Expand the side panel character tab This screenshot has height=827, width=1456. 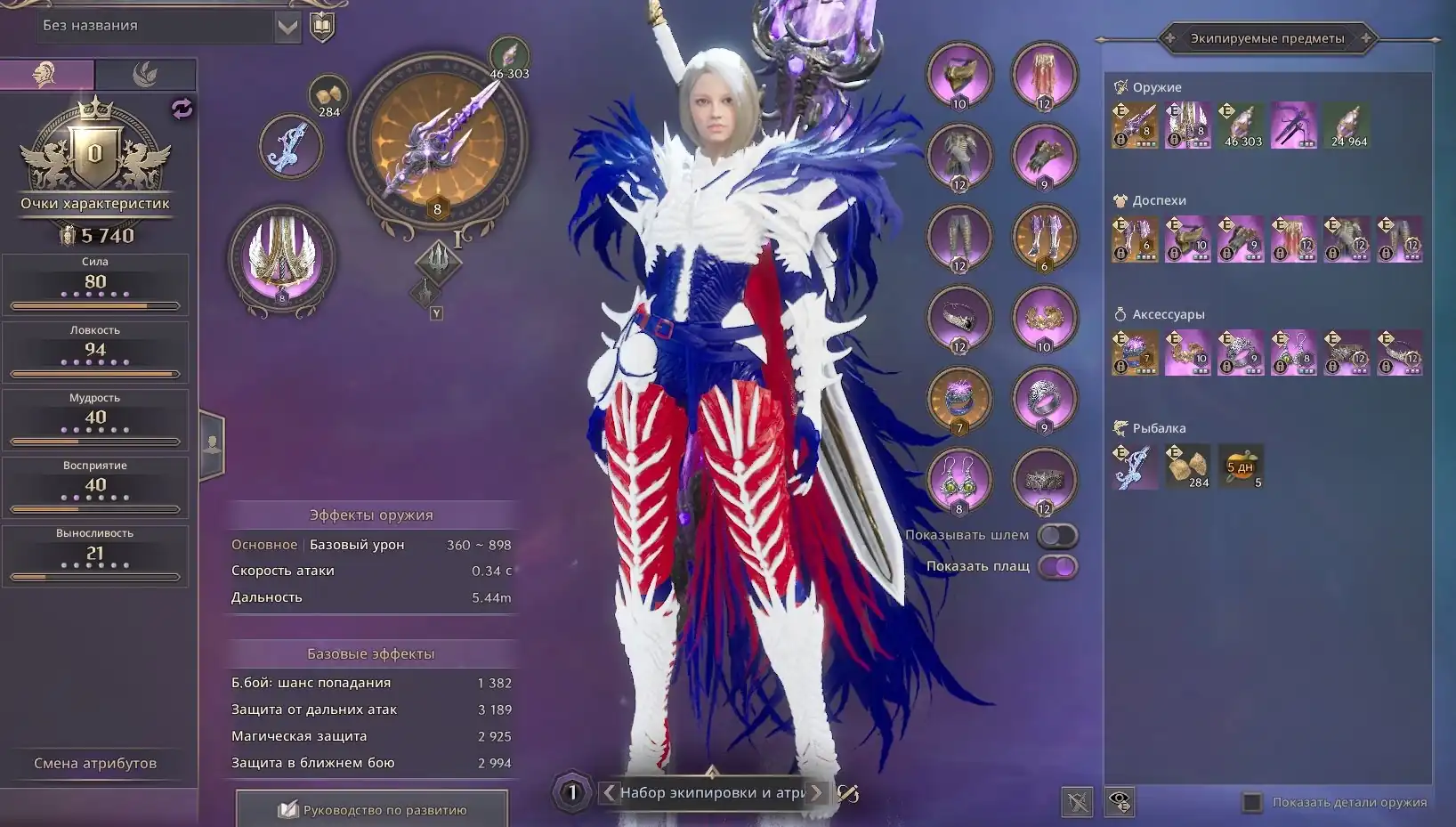[x=212, y=445]
